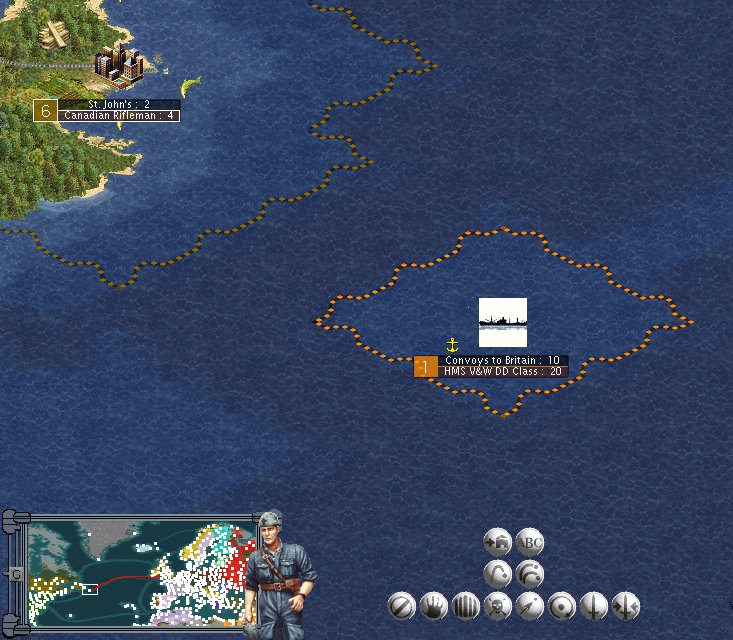Activate the hold command hand icon
The height and width of the screenshot is (640, 733).
coord(433,605)
